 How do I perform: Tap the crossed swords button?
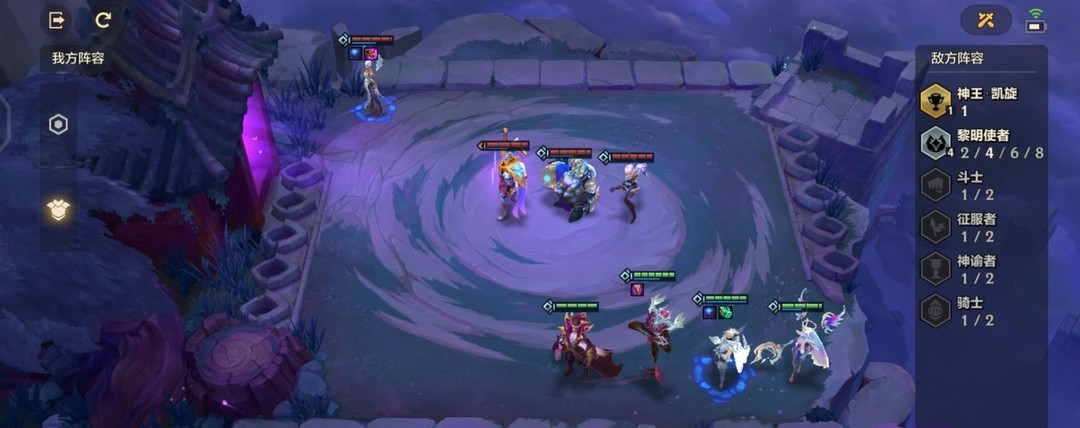tap(985, 19)
